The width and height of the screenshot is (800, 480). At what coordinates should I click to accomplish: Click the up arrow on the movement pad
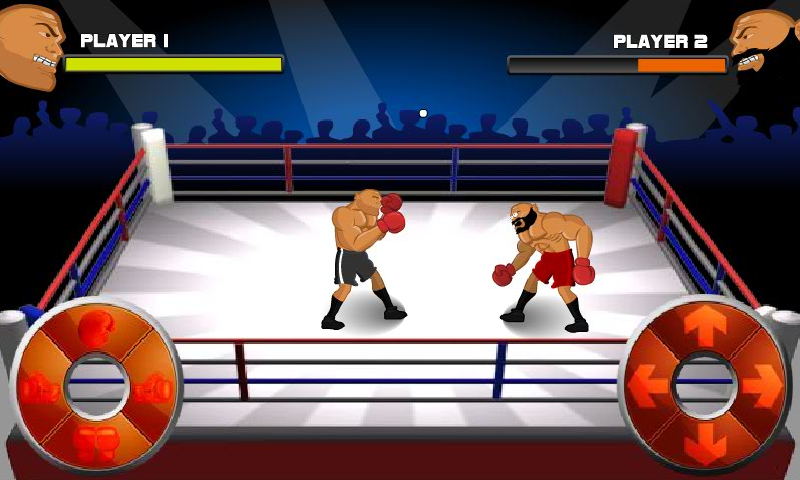705,328
